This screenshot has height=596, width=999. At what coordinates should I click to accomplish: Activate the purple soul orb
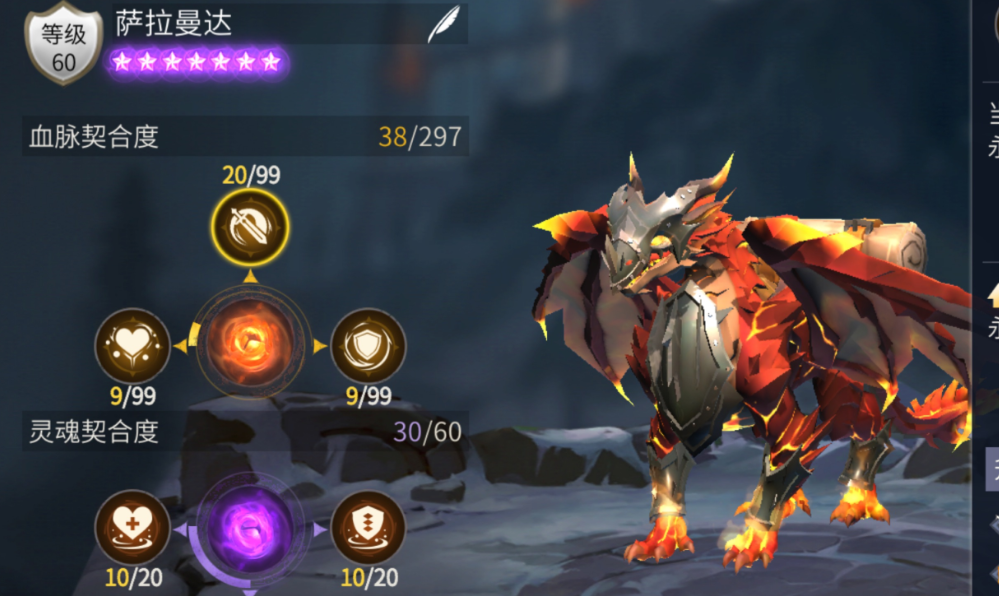(x=250, y=529)
